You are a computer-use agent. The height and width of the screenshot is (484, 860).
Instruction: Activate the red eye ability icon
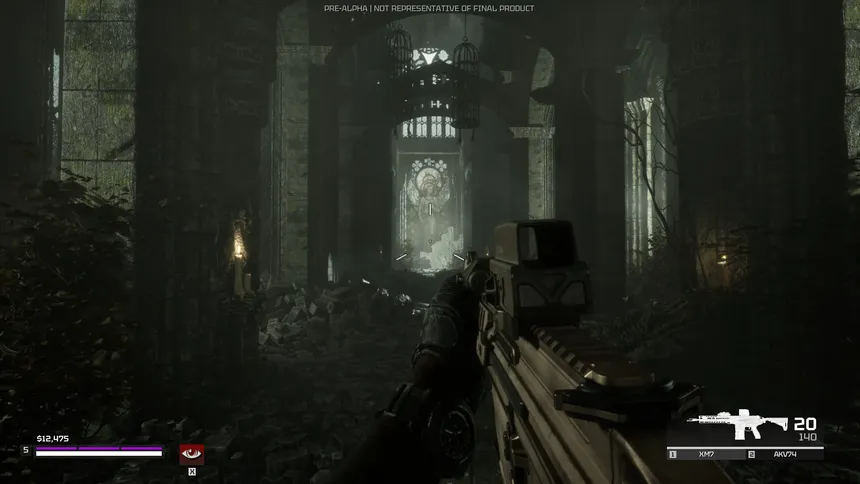click(191, 454)
